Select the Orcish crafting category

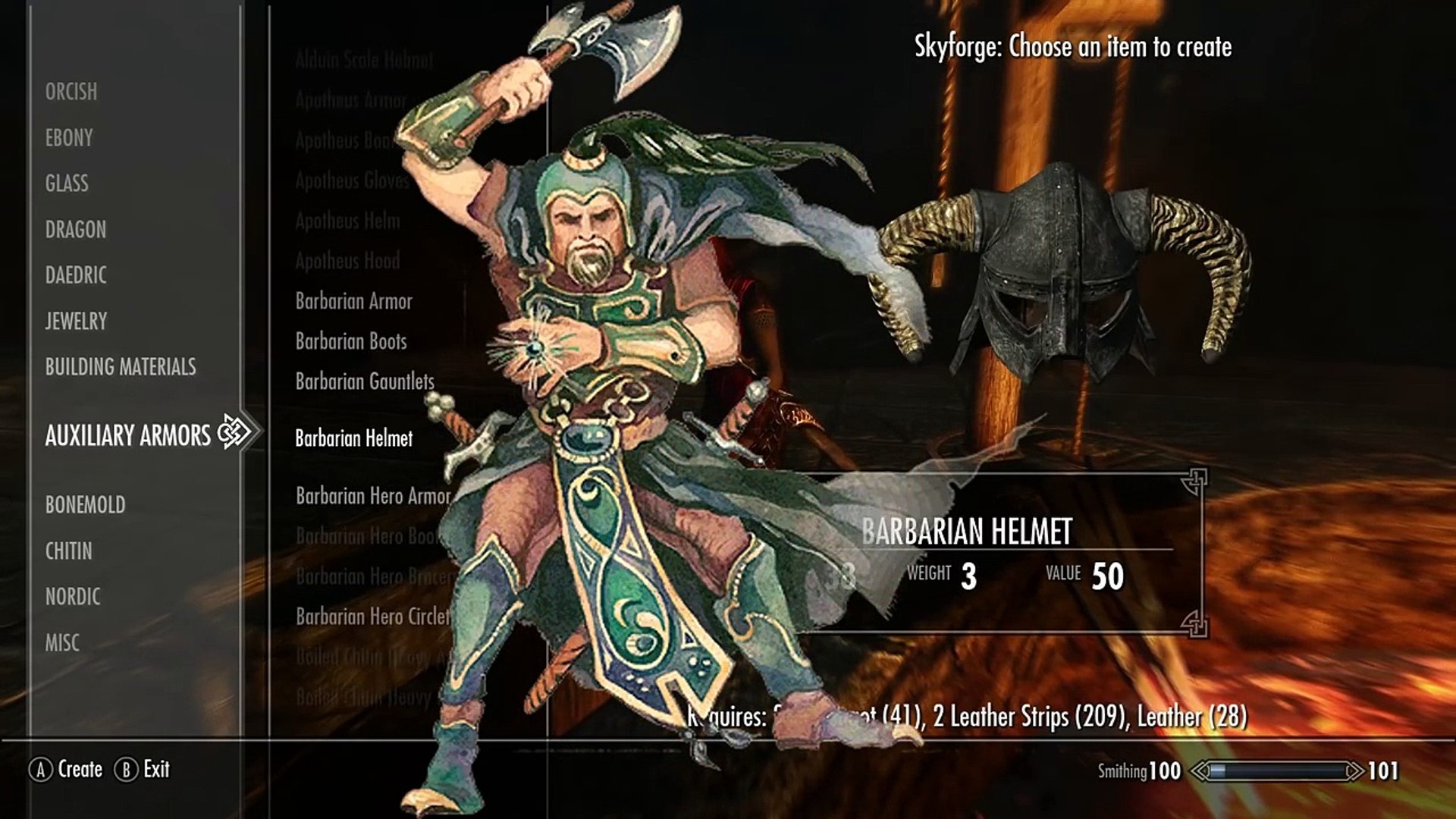(71, 92)
